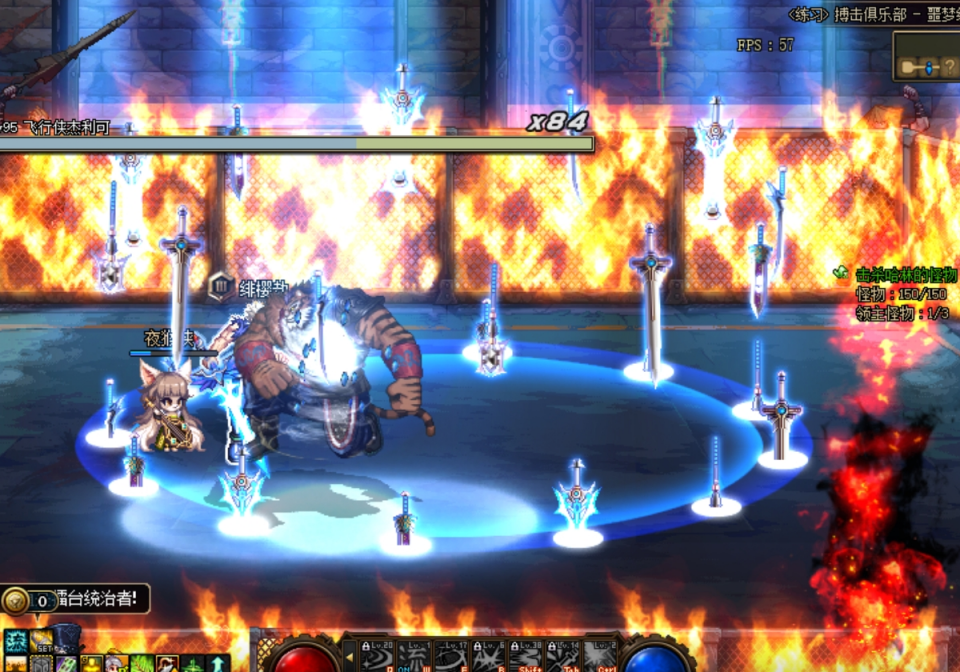Image resolution: width=960 pixels, height=672 pixels.
Task: Click the cyan glyph buff icon
Action: (15, 641)
